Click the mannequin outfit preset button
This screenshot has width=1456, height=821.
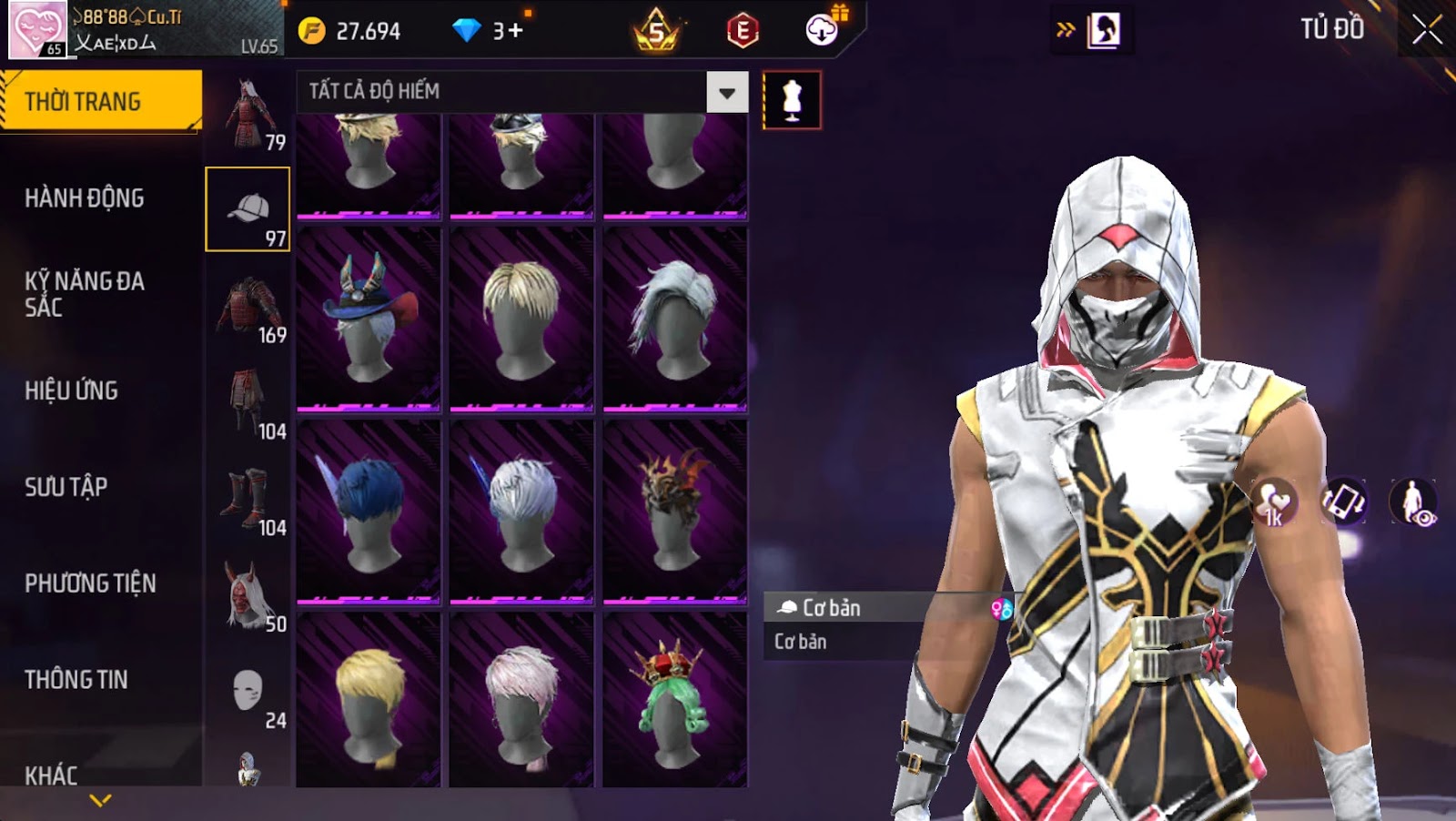pyautogui.click(x=792, y=100)
